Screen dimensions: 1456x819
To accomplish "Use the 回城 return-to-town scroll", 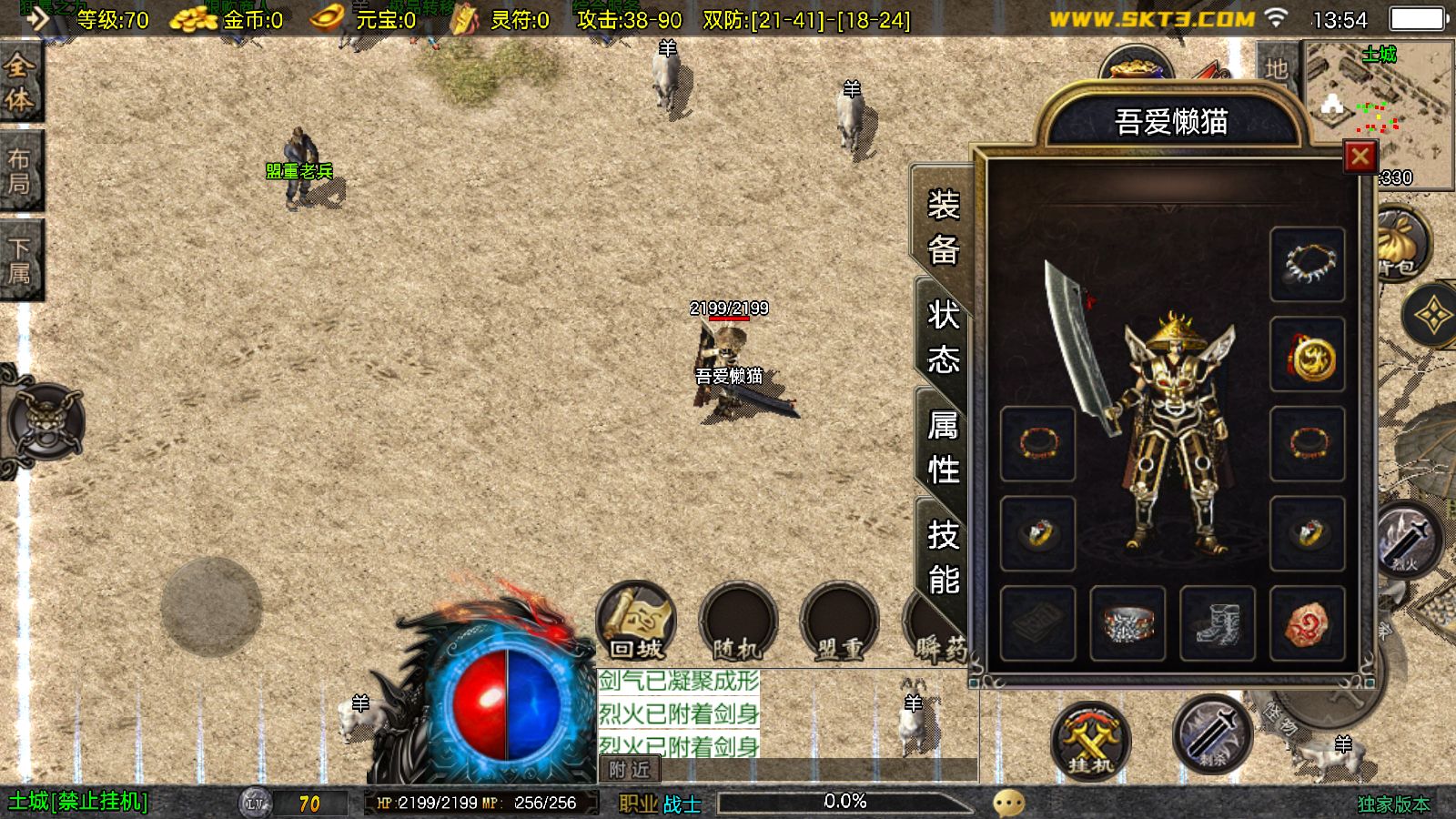I will pyautogui.click(x=636, y=622).
